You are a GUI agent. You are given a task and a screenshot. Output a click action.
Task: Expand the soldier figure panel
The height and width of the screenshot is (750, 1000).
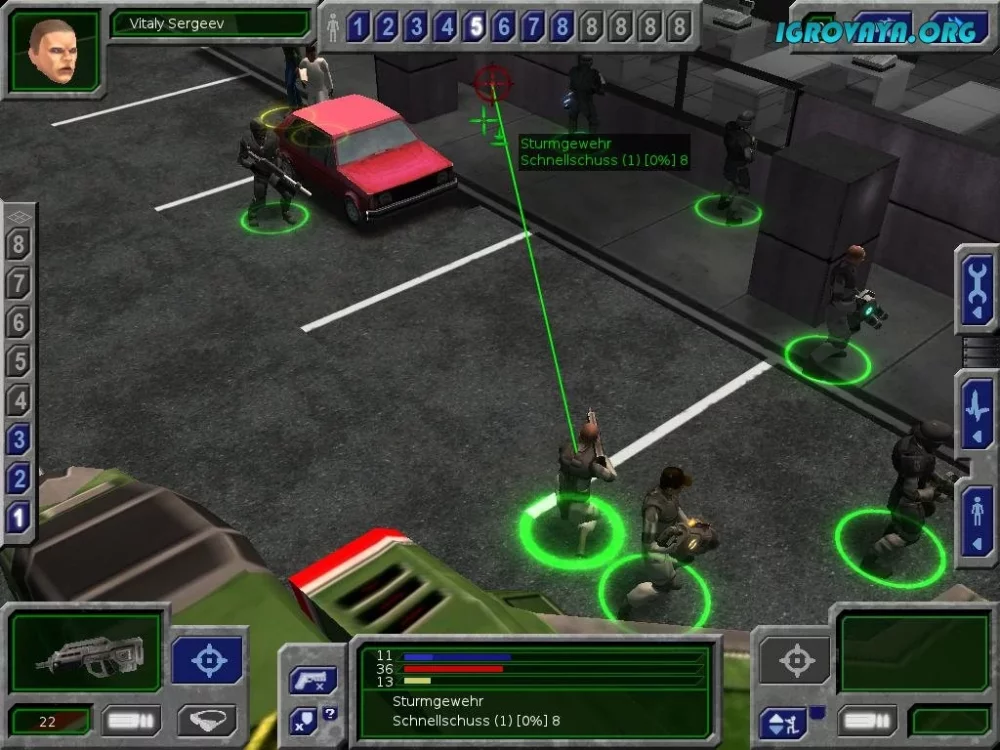click(x=976, y=521)
